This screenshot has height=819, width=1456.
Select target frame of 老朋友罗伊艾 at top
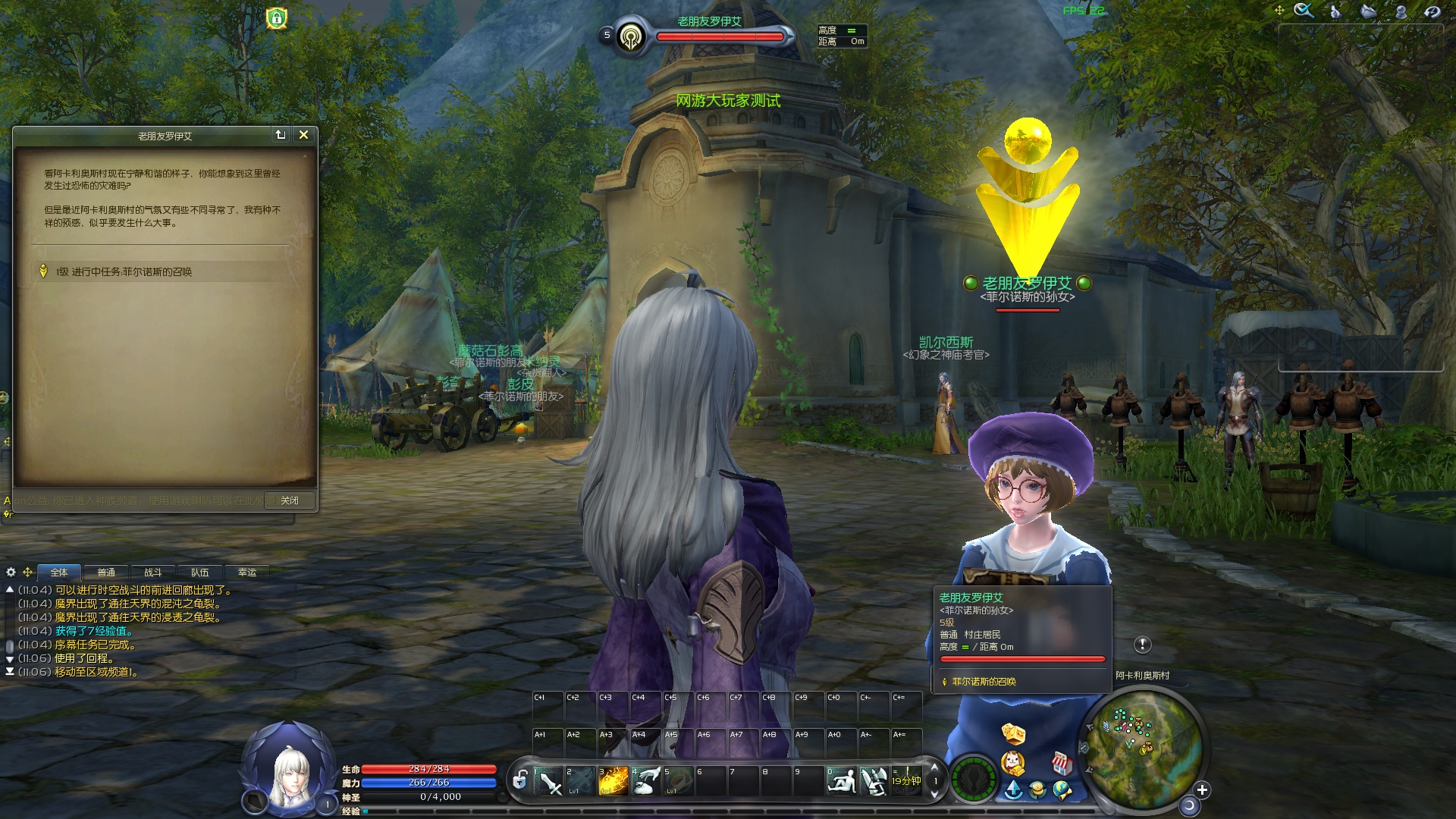pyautogui.click(x=709, y=34)
